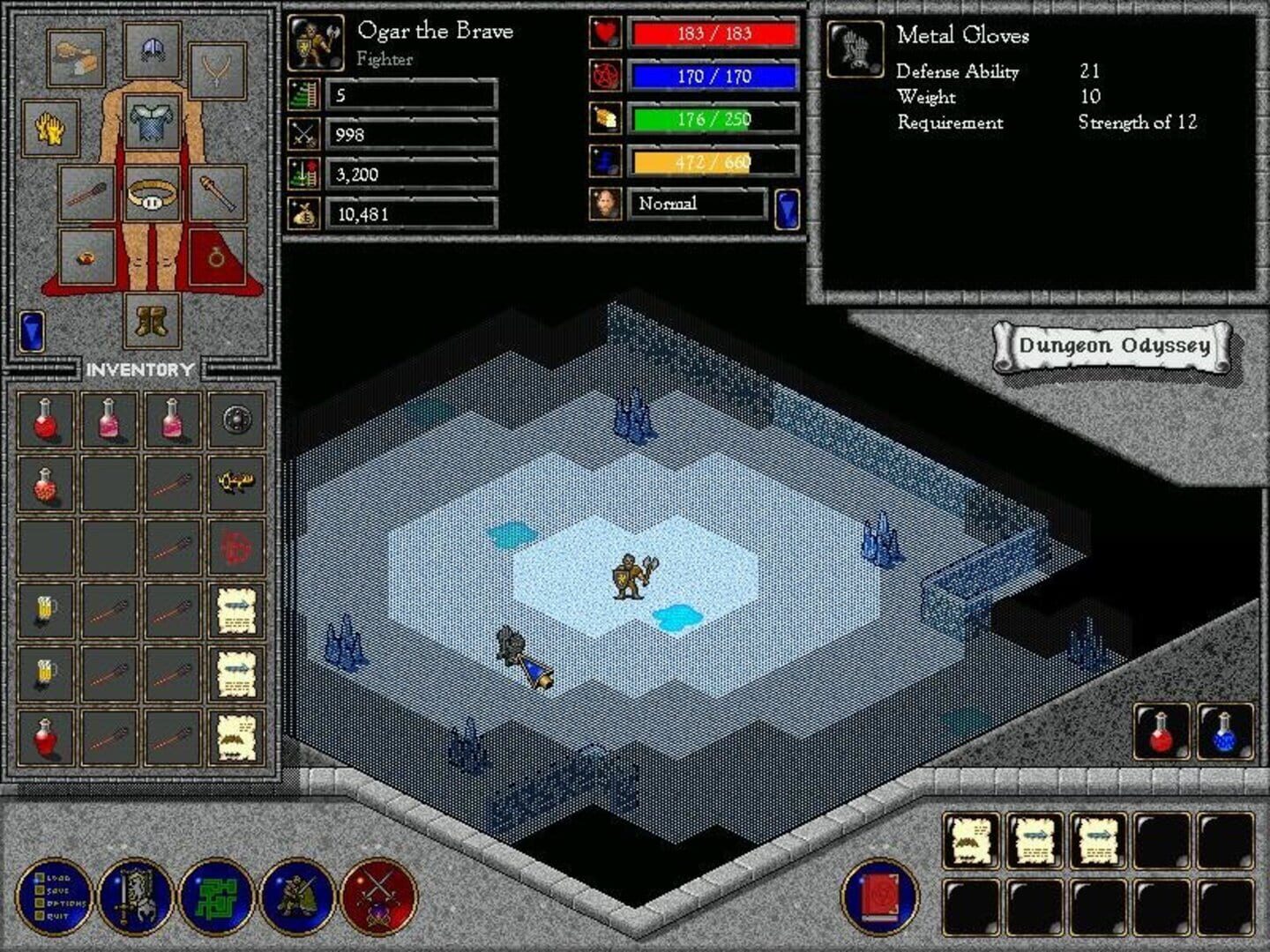This screenshot has height=952, width=1270.
Task: Check the Options checkbox in the menu circle
Action: click(39, 903)
